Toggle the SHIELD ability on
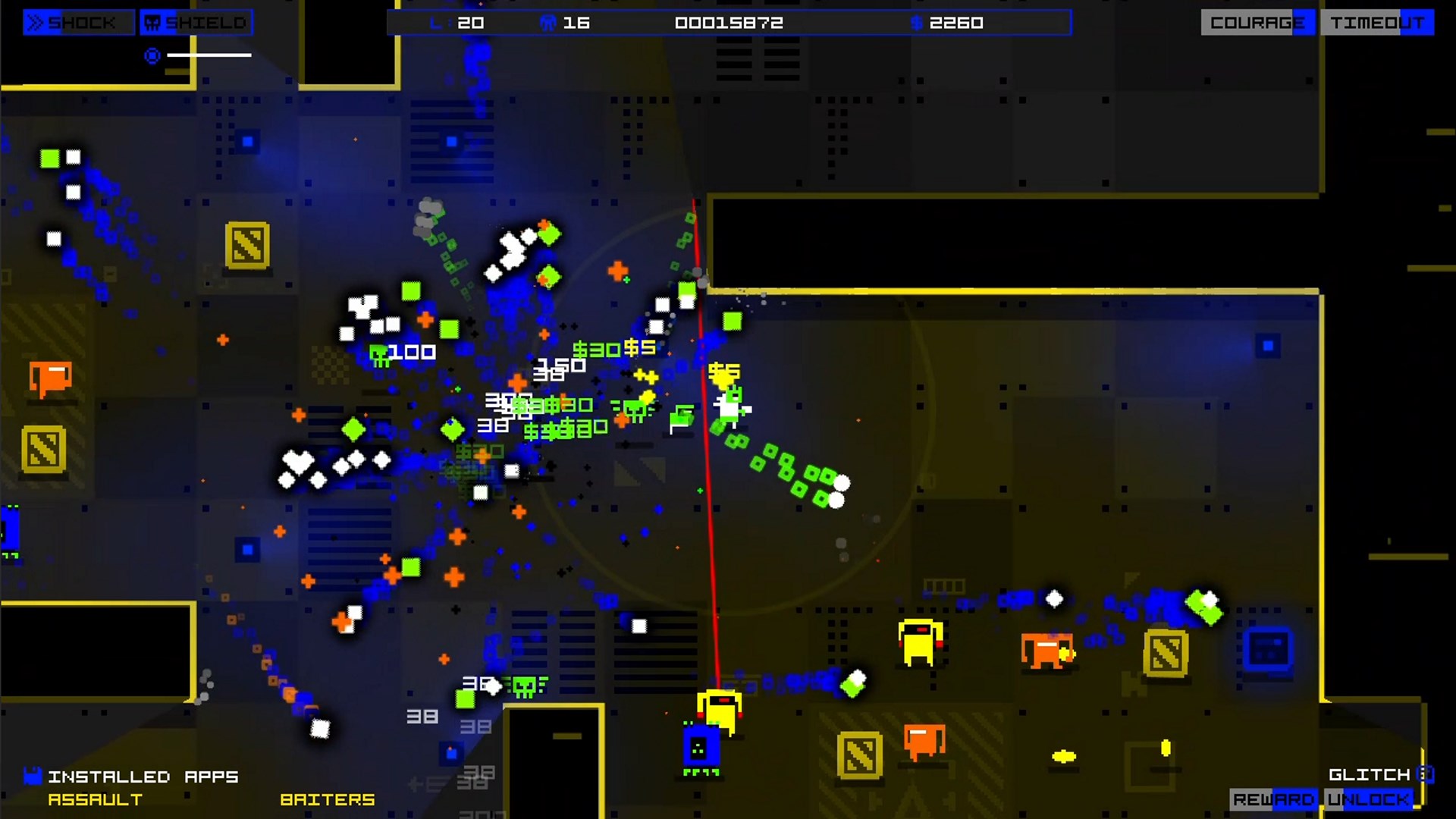Viewport: 1456px width, 819px height. [197, 23]
